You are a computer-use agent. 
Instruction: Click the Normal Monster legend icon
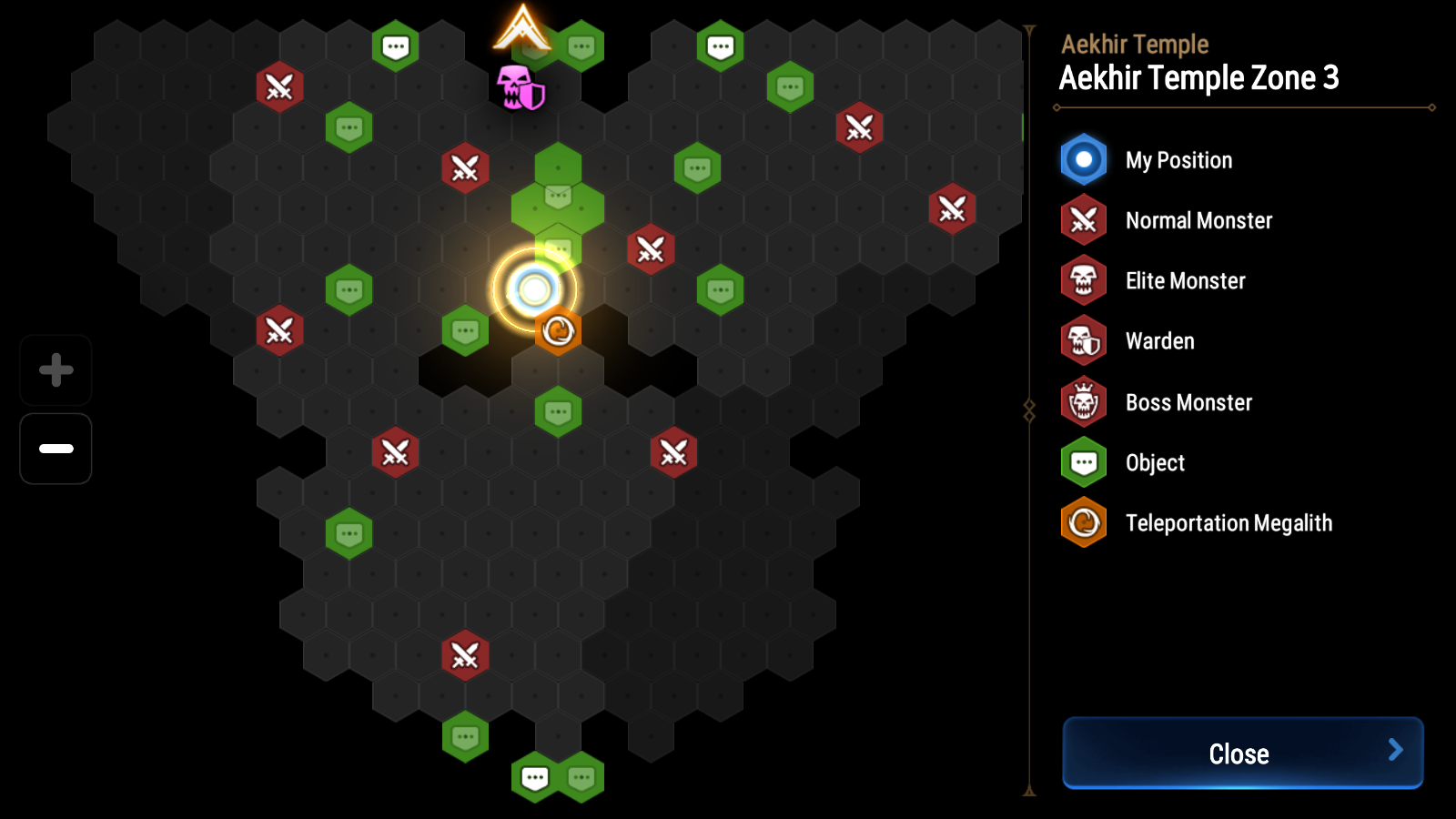(1084, 220)
